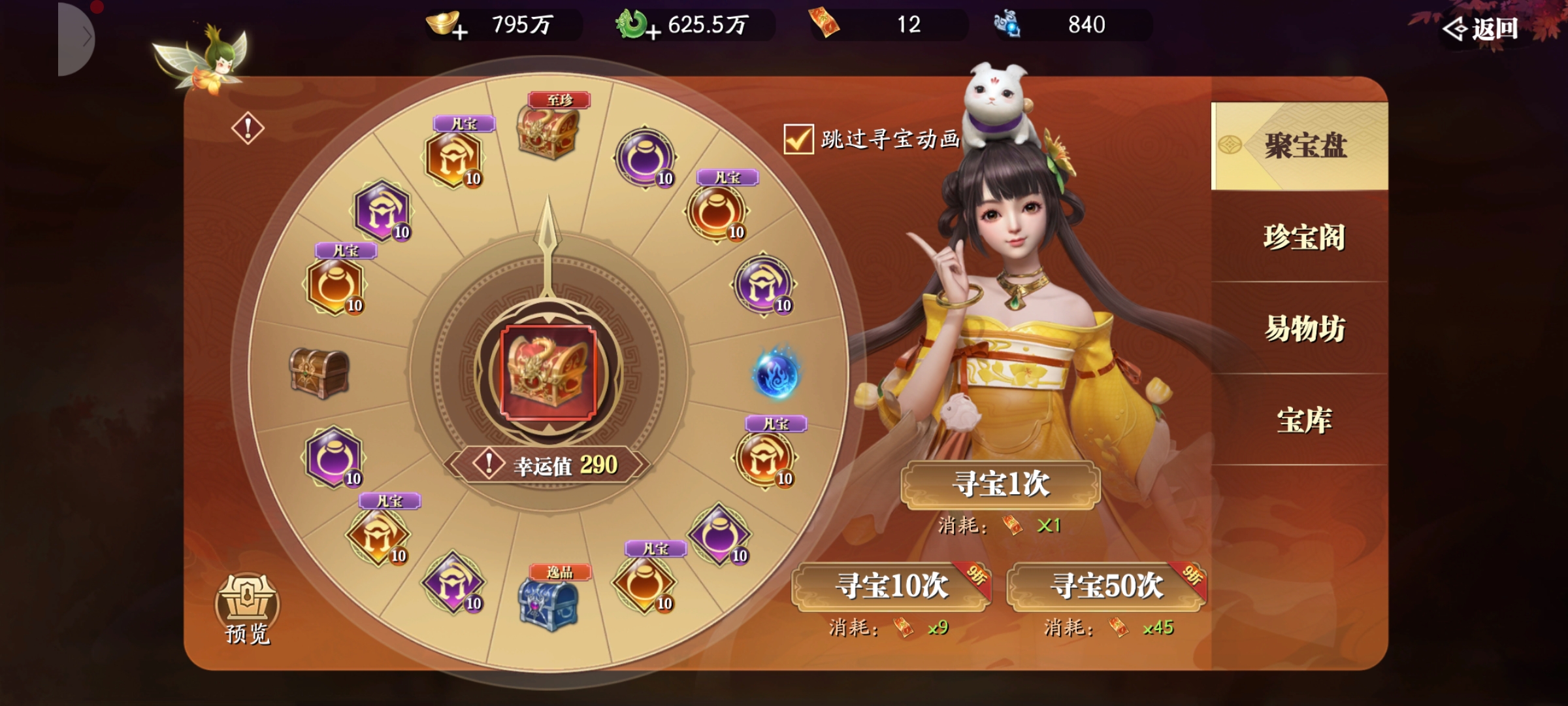1568x706 pixels.
Task: Open the 预览 reward preview
Action: pyautogui.click(x=247, y=608)
